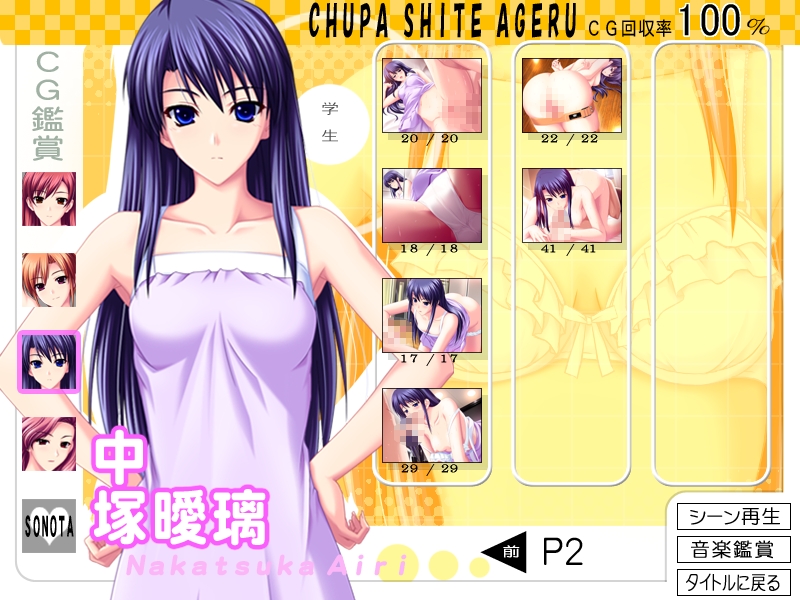Select the first red-haired character portrait
The height and width of the screenshot is (600, 800).
tap(49, 198)
